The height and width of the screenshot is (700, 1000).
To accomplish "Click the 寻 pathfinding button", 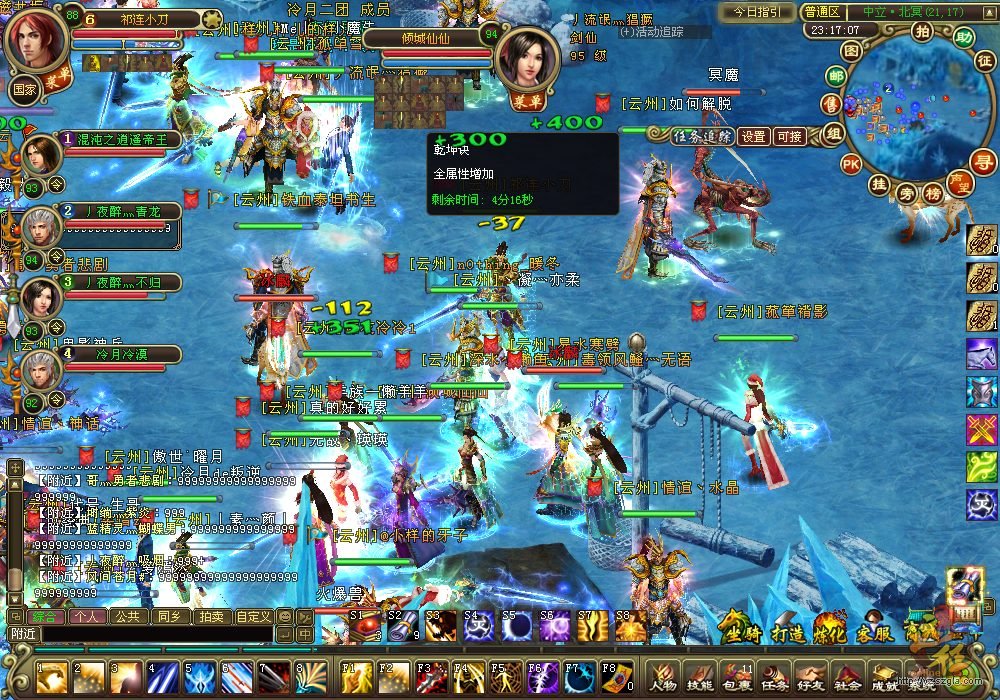I will 985,162.
